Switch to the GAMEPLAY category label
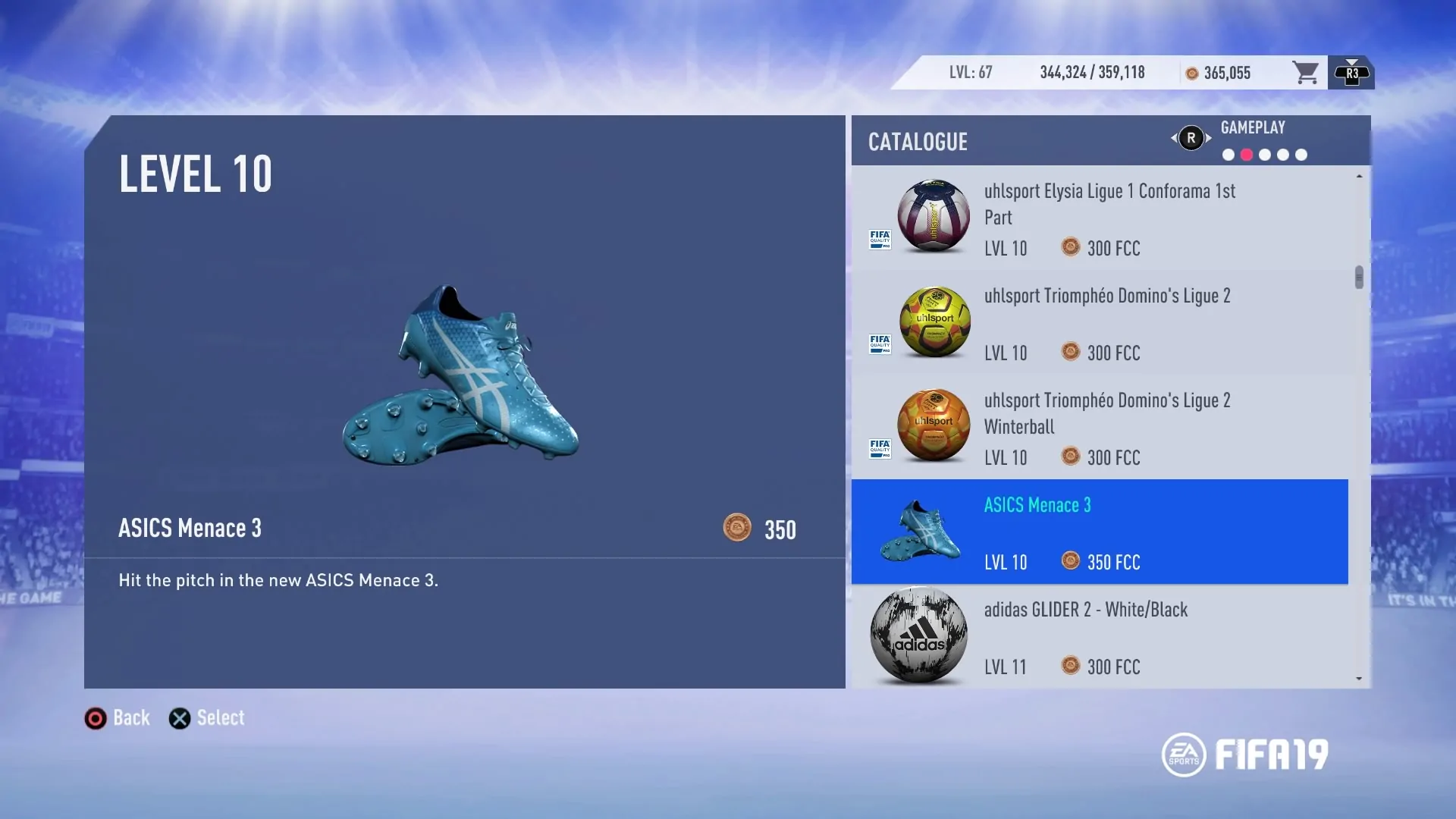 click(1253, 127)
